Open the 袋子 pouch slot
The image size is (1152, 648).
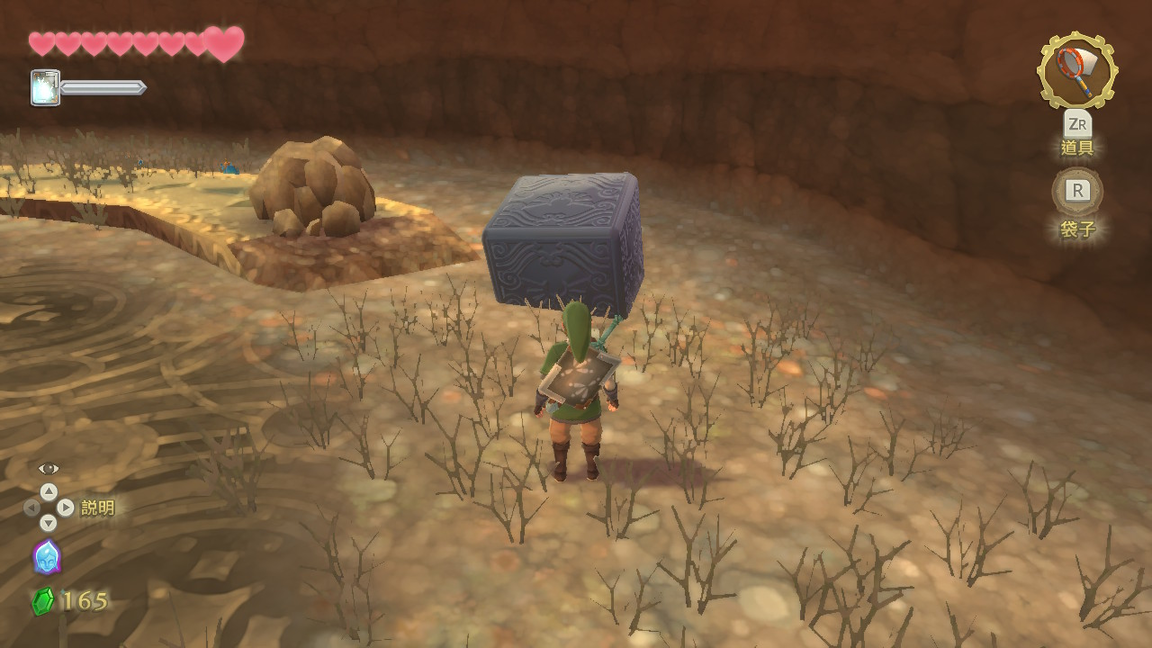tap(1077, 192)
